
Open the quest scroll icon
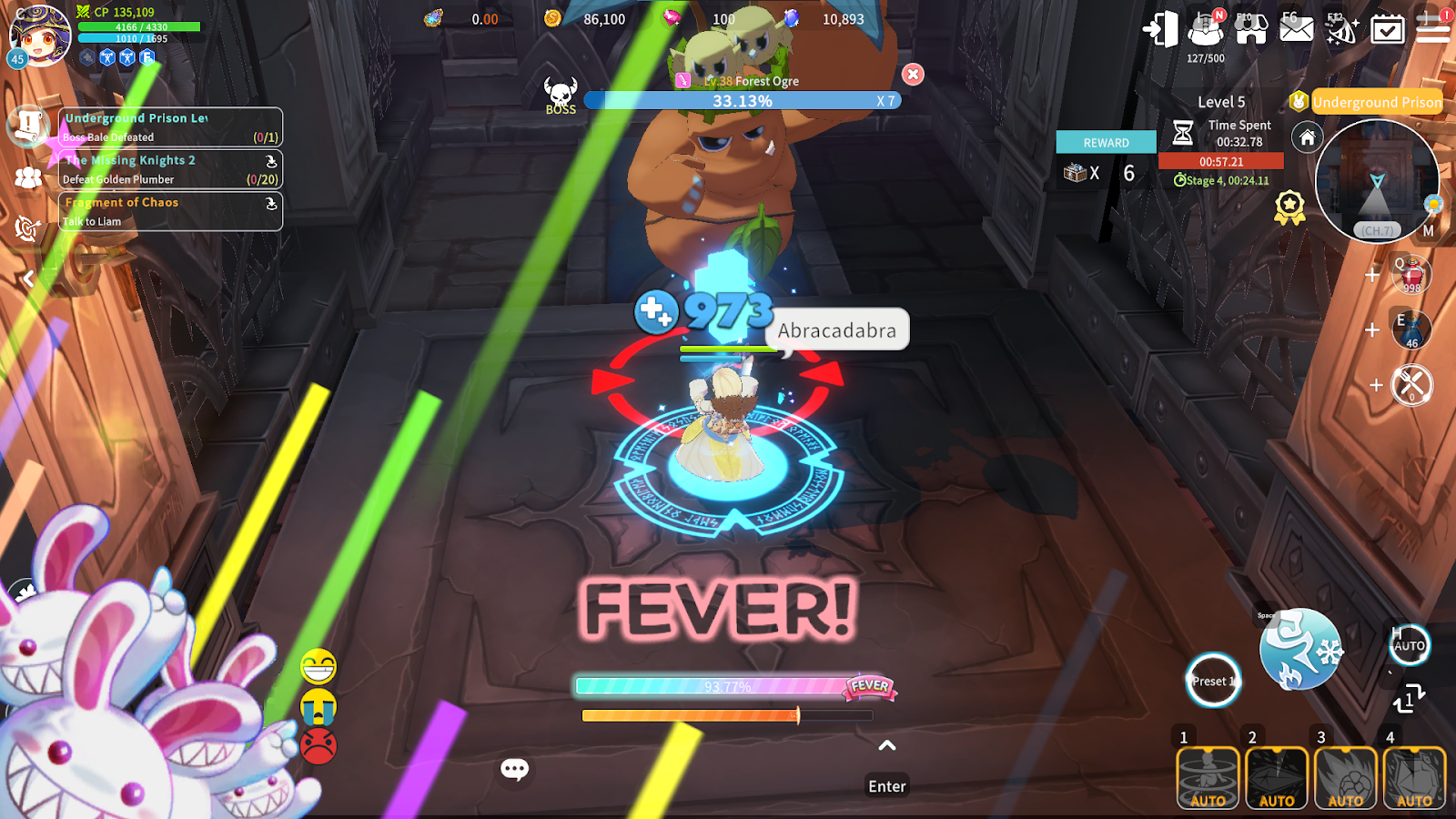coord(27,125)
